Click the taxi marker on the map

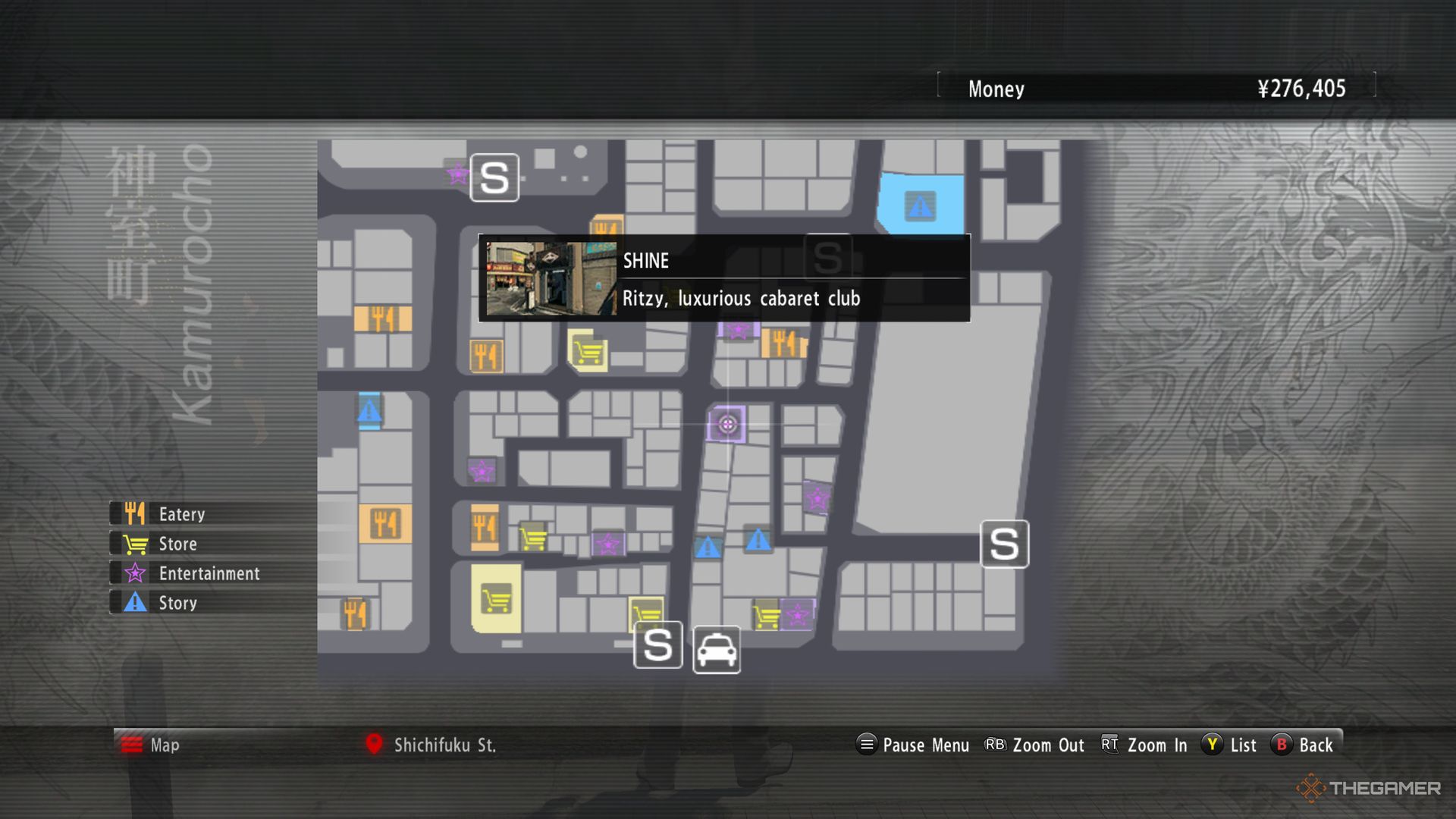pyautogui.click(x=717, y=650)
